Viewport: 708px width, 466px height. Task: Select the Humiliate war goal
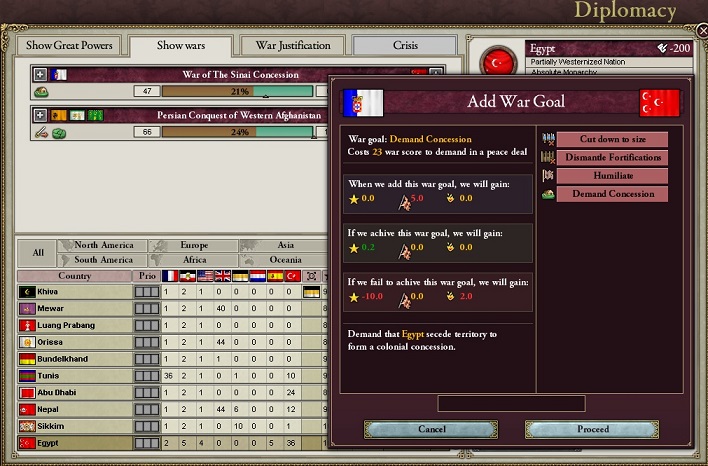tap(612, 175)
